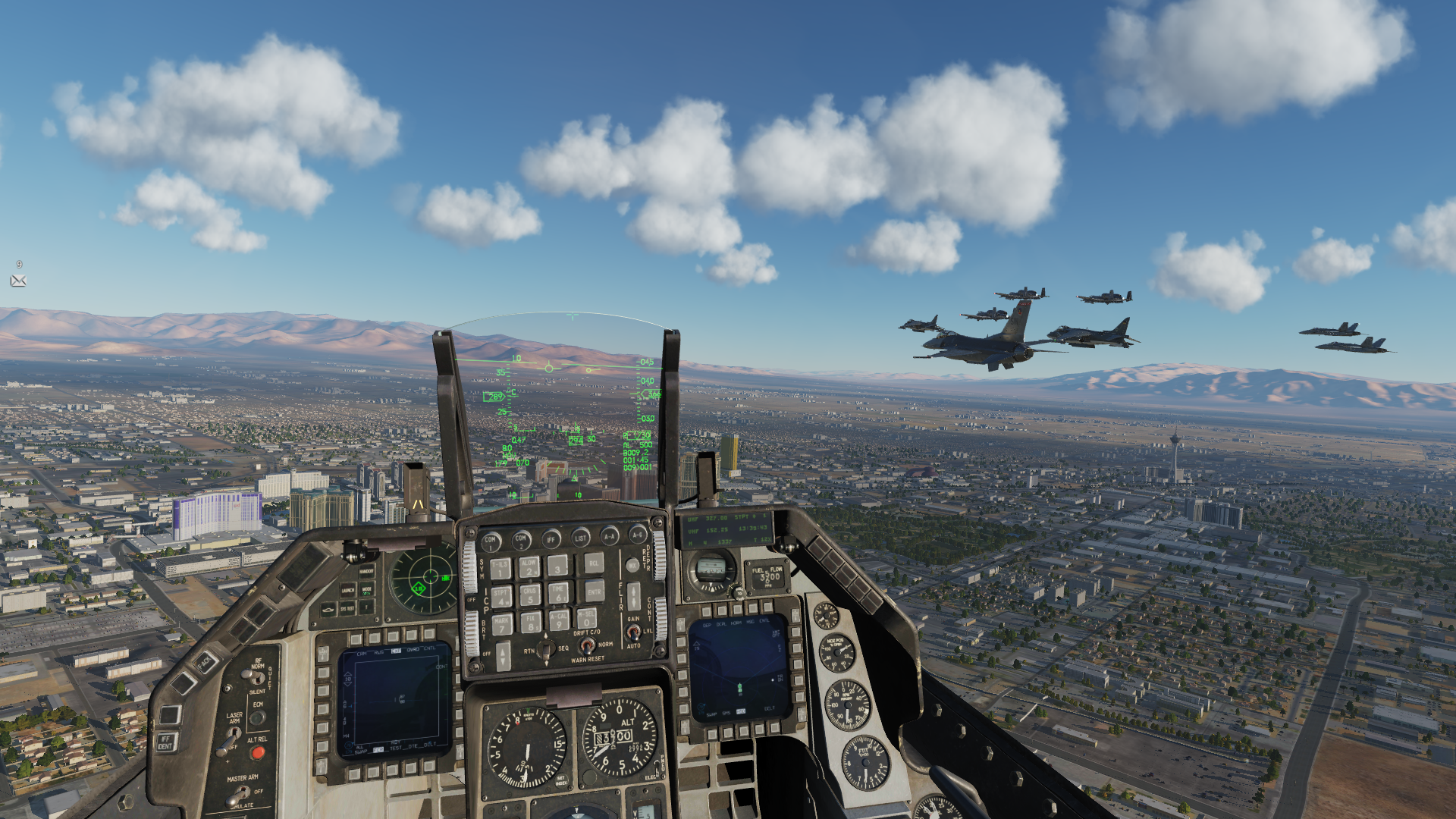Activate A-A master mode button
1456x819 pixels.
pos(610,536)
